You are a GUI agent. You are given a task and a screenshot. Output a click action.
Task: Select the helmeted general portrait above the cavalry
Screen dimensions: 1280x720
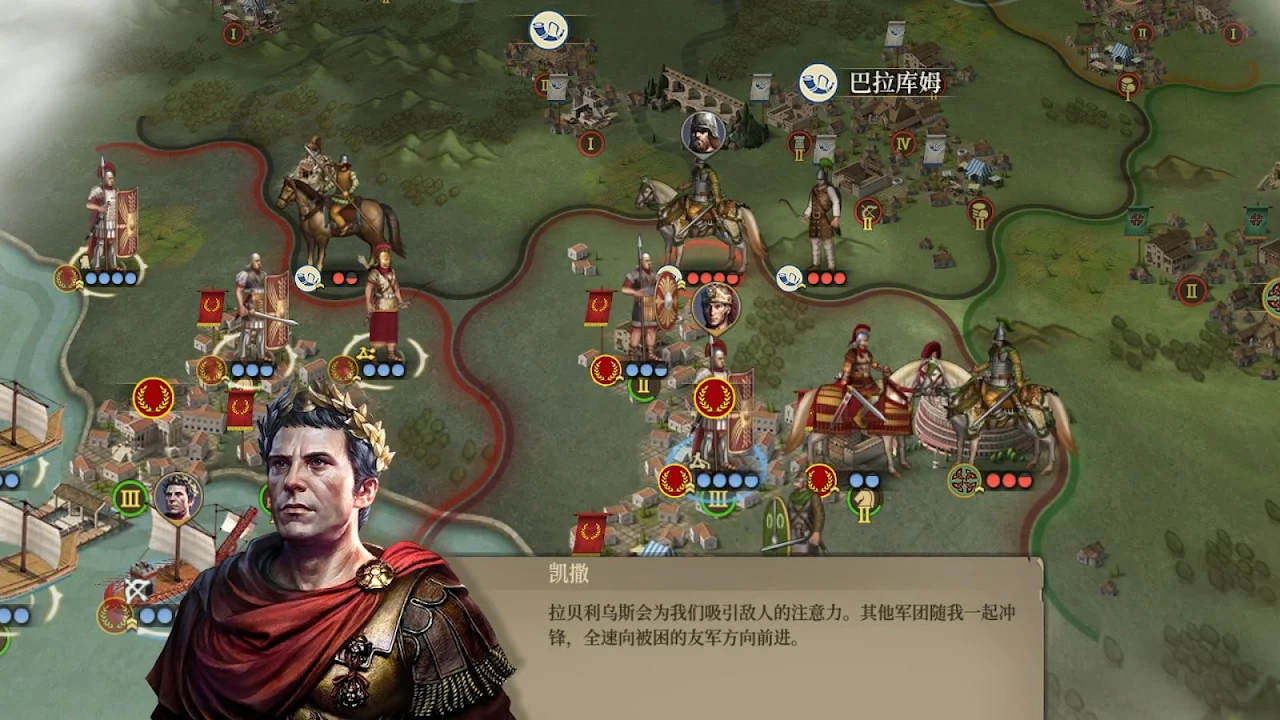click(x=703, y=134)
